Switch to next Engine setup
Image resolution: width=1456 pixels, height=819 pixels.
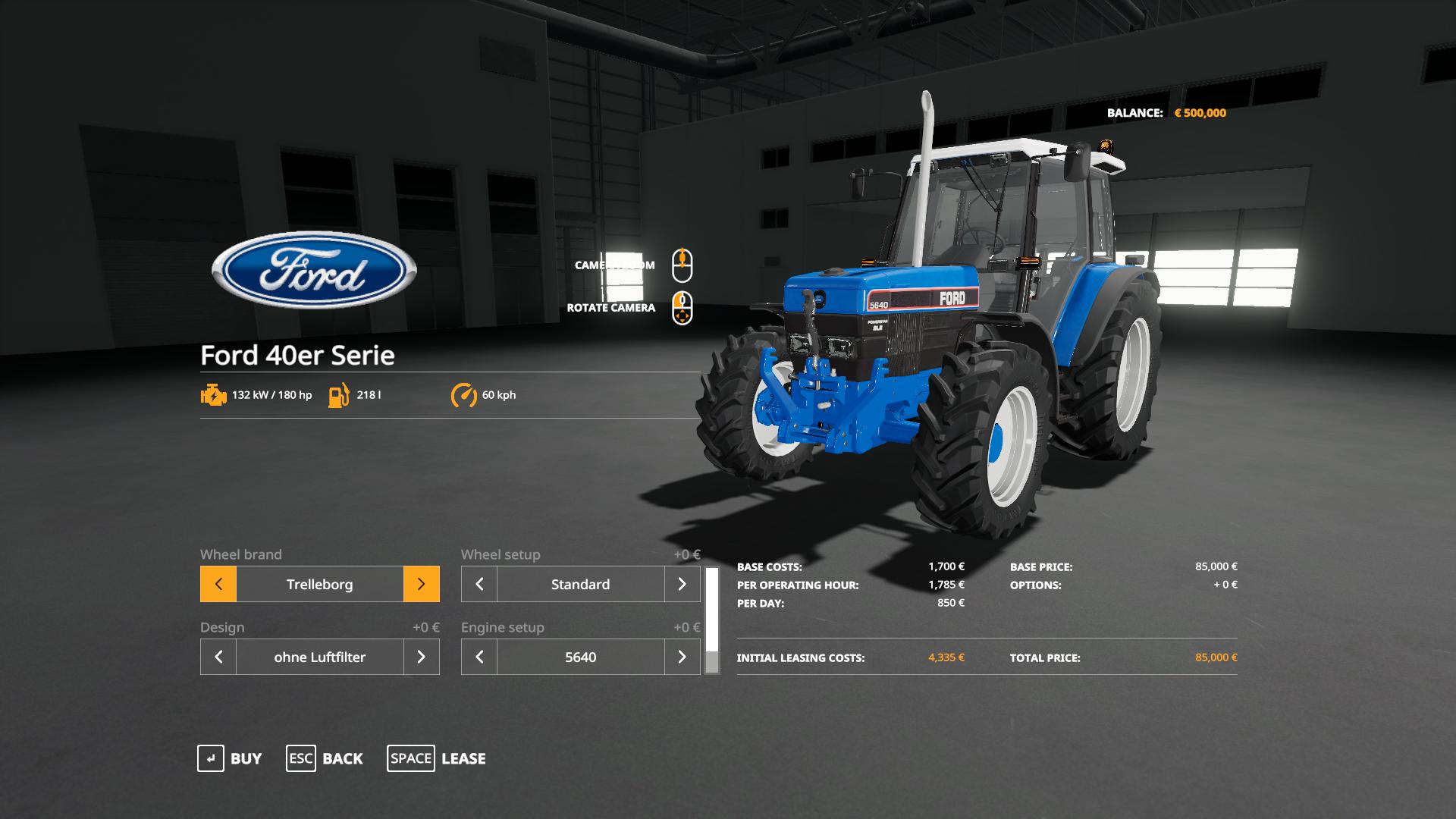(682, 657)
